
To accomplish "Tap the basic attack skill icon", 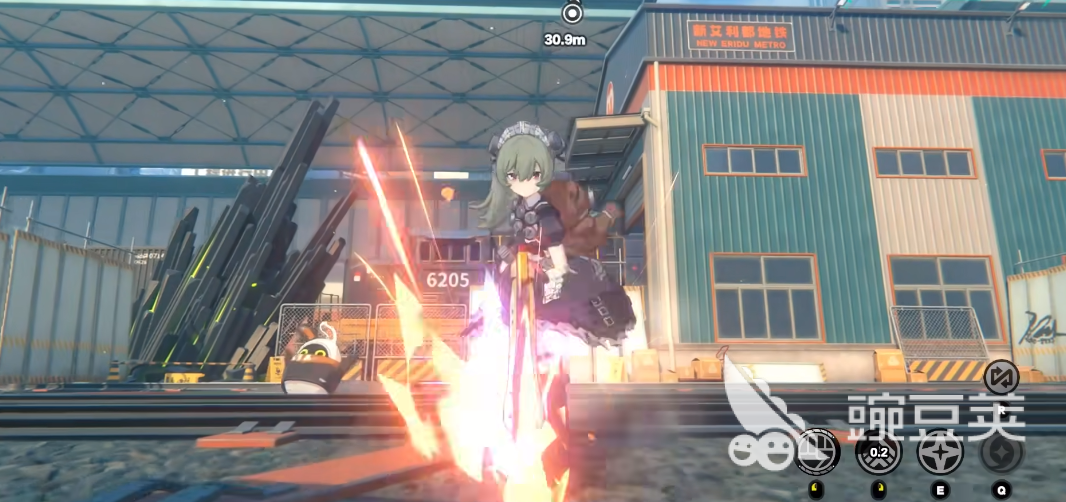I will [818, 452].
